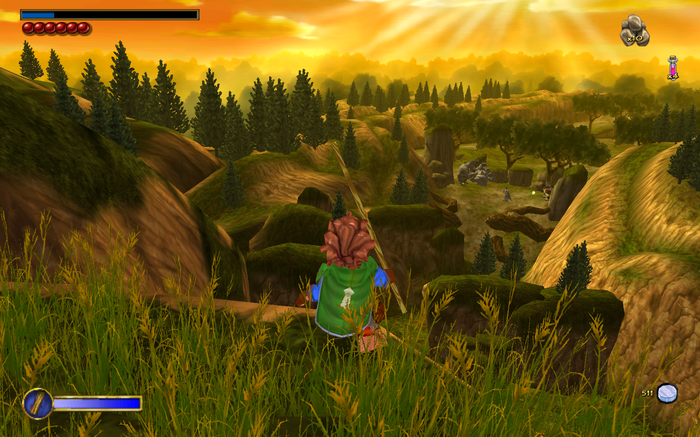Click the silver coin currency icon
The image size is (700, 437).
[667, 393]
